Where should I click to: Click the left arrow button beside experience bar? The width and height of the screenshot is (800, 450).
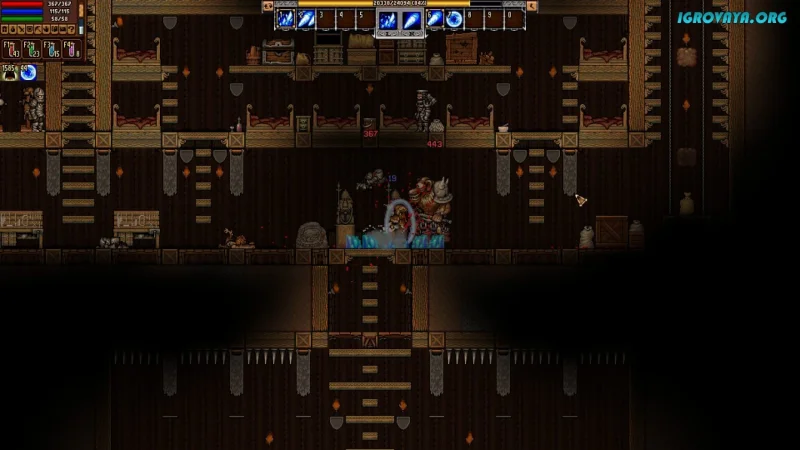point(267,5)
